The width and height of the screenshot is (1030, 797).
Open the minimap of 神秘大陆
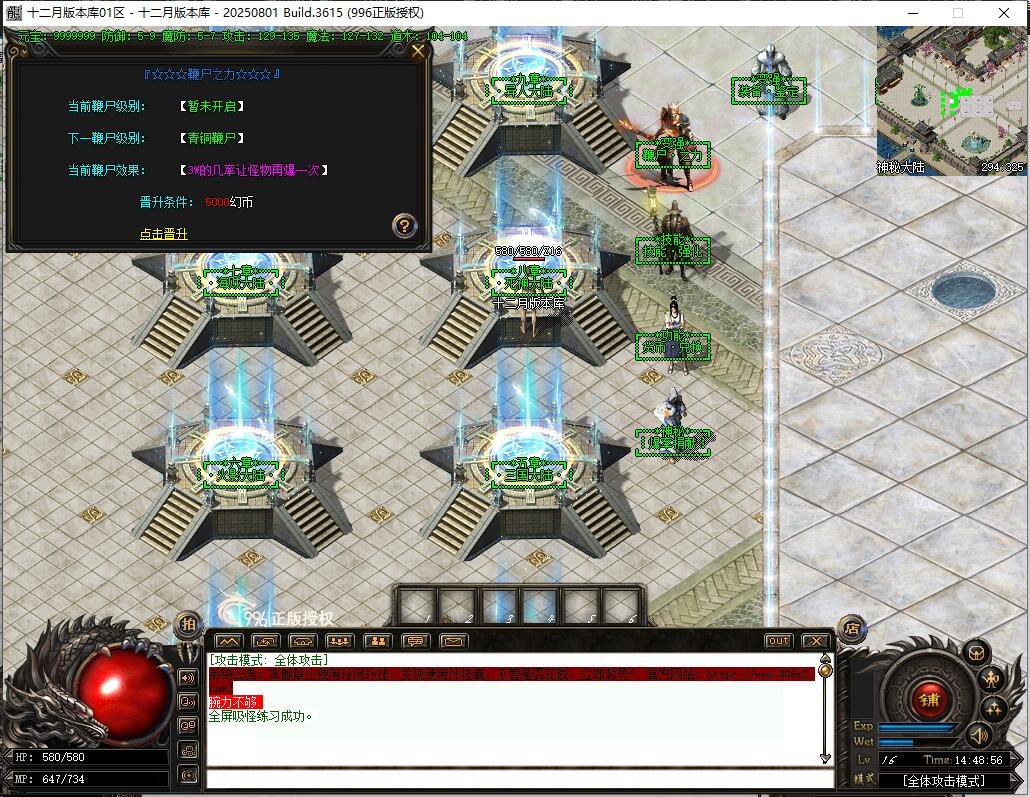(x=951, y=100)
